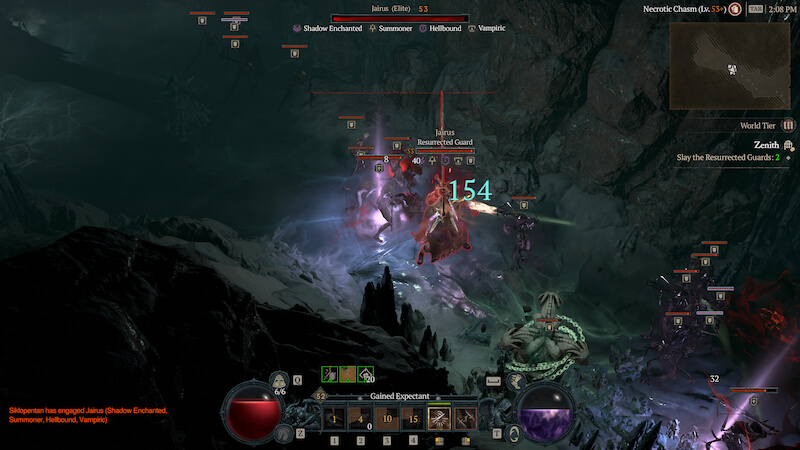The height and width of the screenshot is (450, 800).
Task: Click the level 52 badge on hotbar
Action: click(321, 397)
